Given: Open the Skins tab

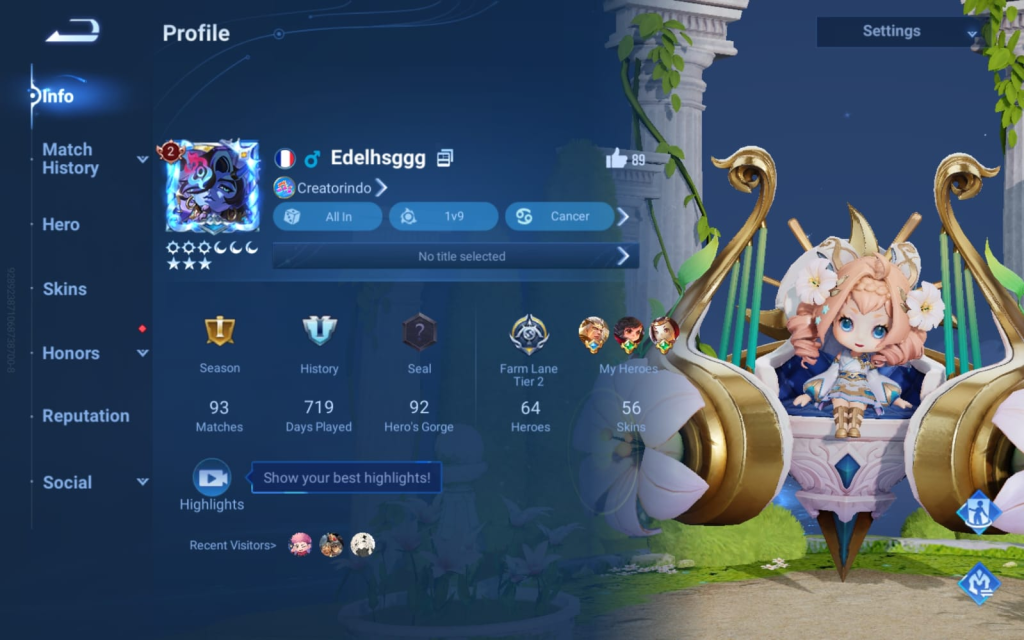Looking at the screenshot, I should coord(65,289).
